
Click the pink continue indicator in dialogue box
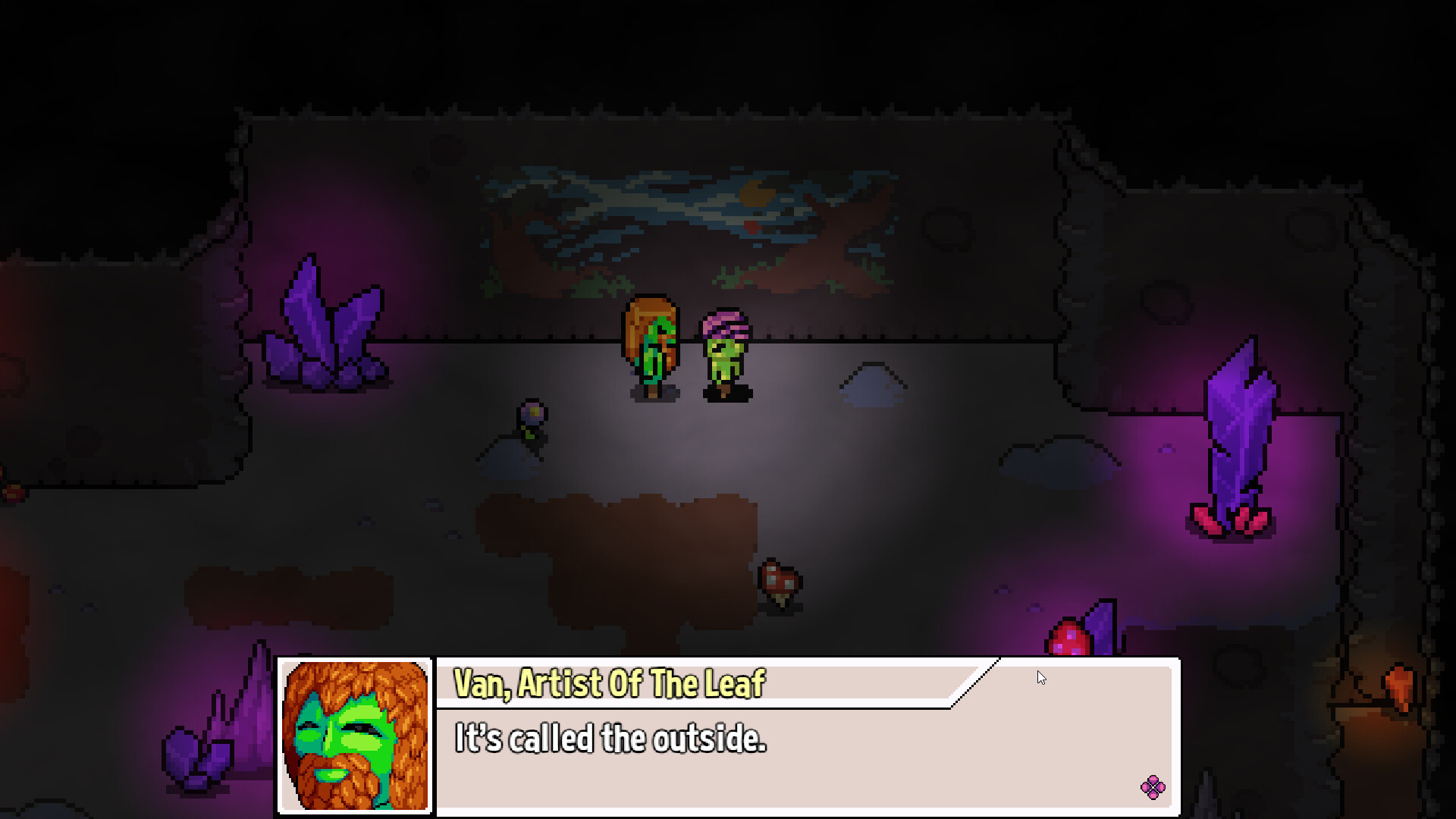pyautogui.click(x=1152, y=787)
